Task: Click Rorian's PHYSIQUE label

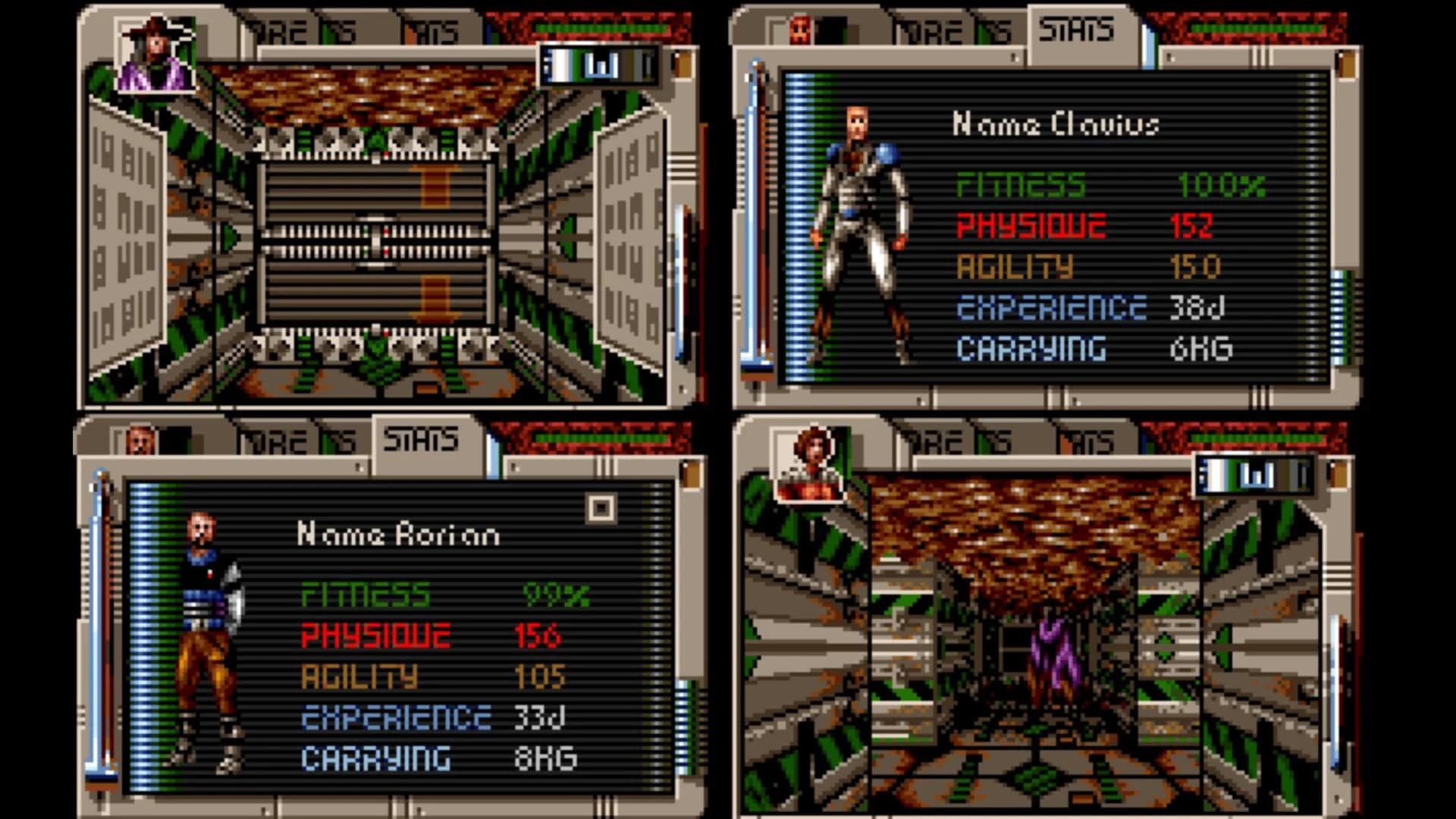Action: click(x=375, y=635)
